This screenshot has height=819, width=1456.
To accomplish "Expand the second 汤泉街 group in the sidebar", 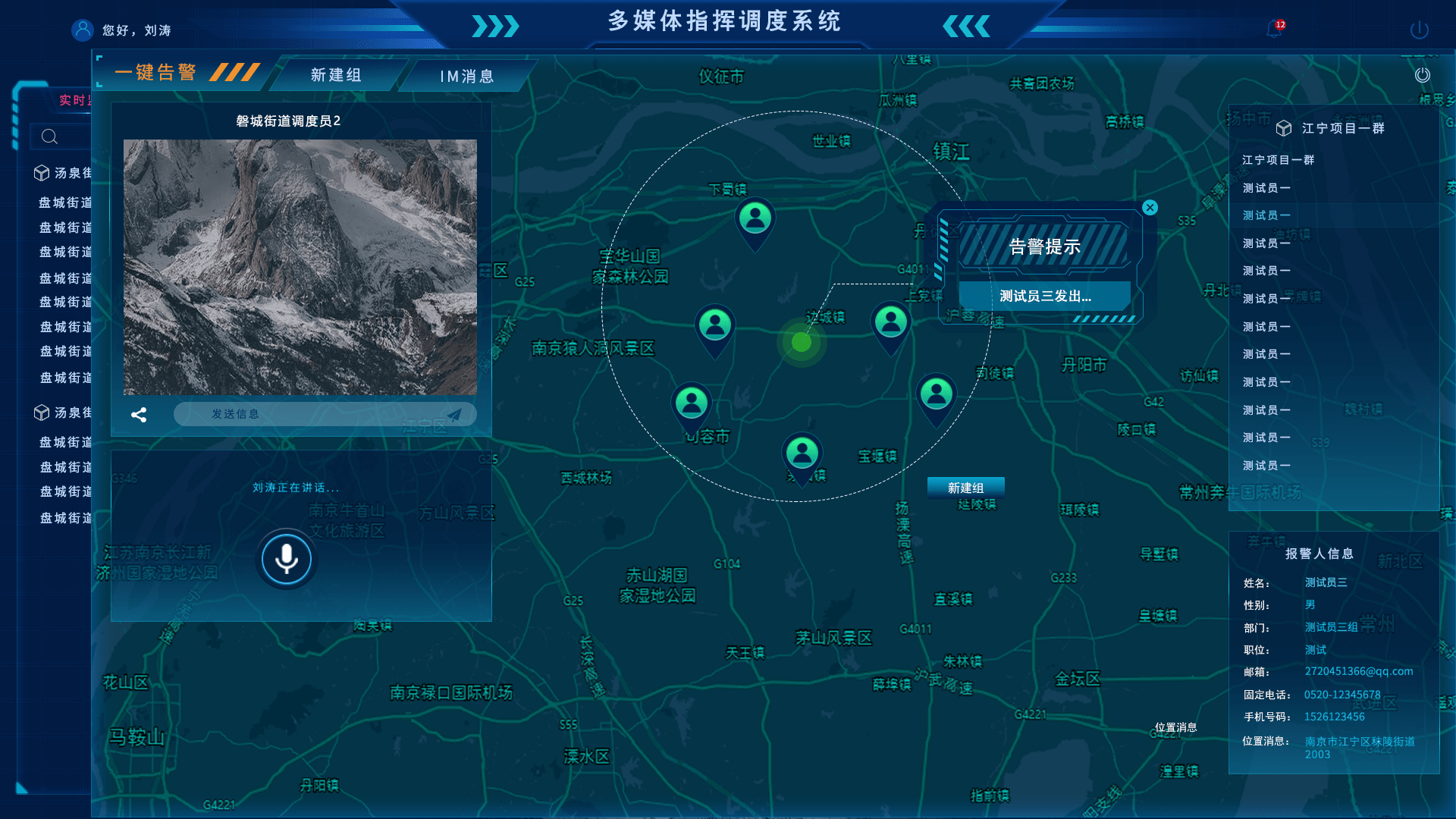I will (41, 413).
